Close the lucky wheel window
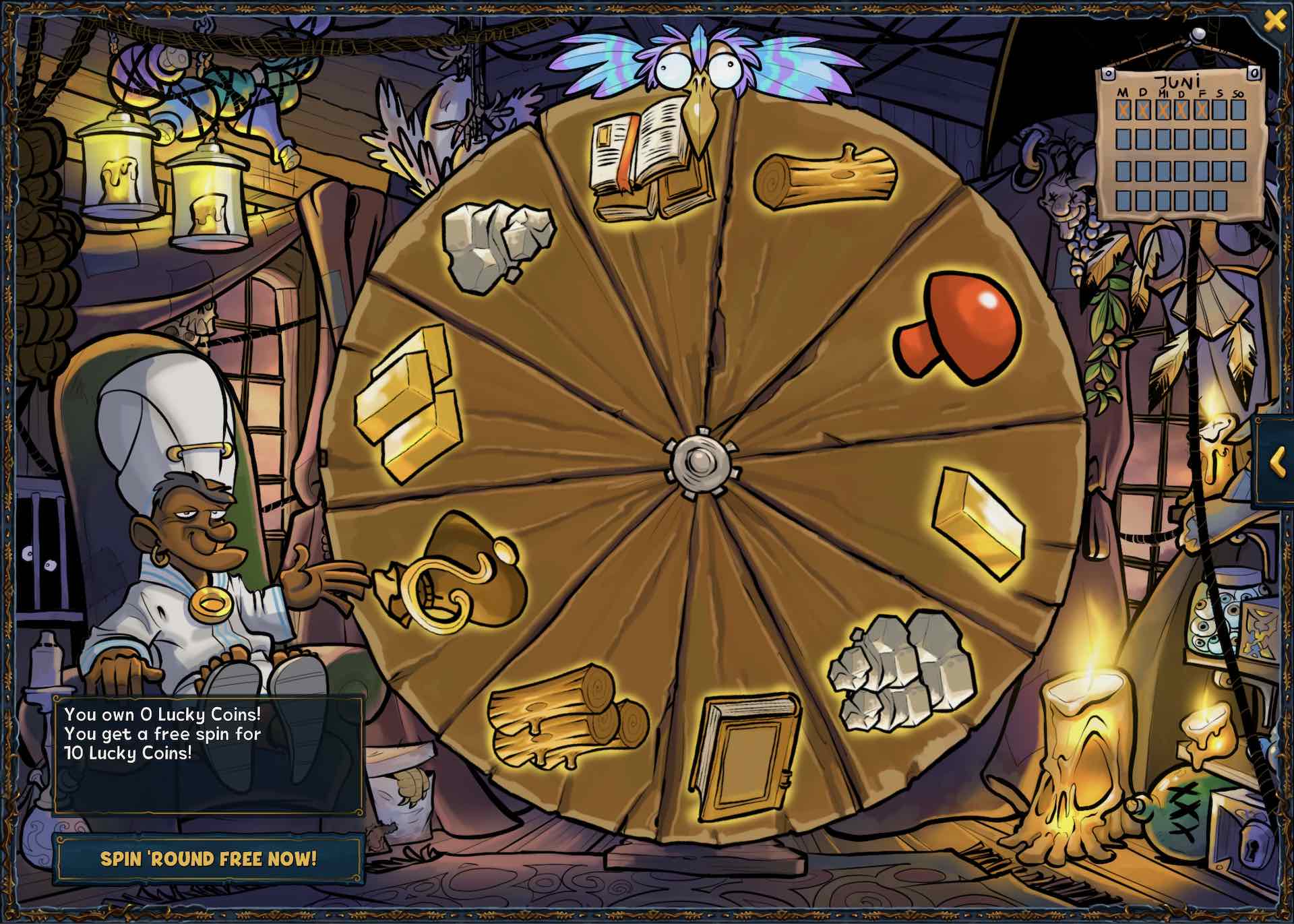 (x=1274, y=20)
